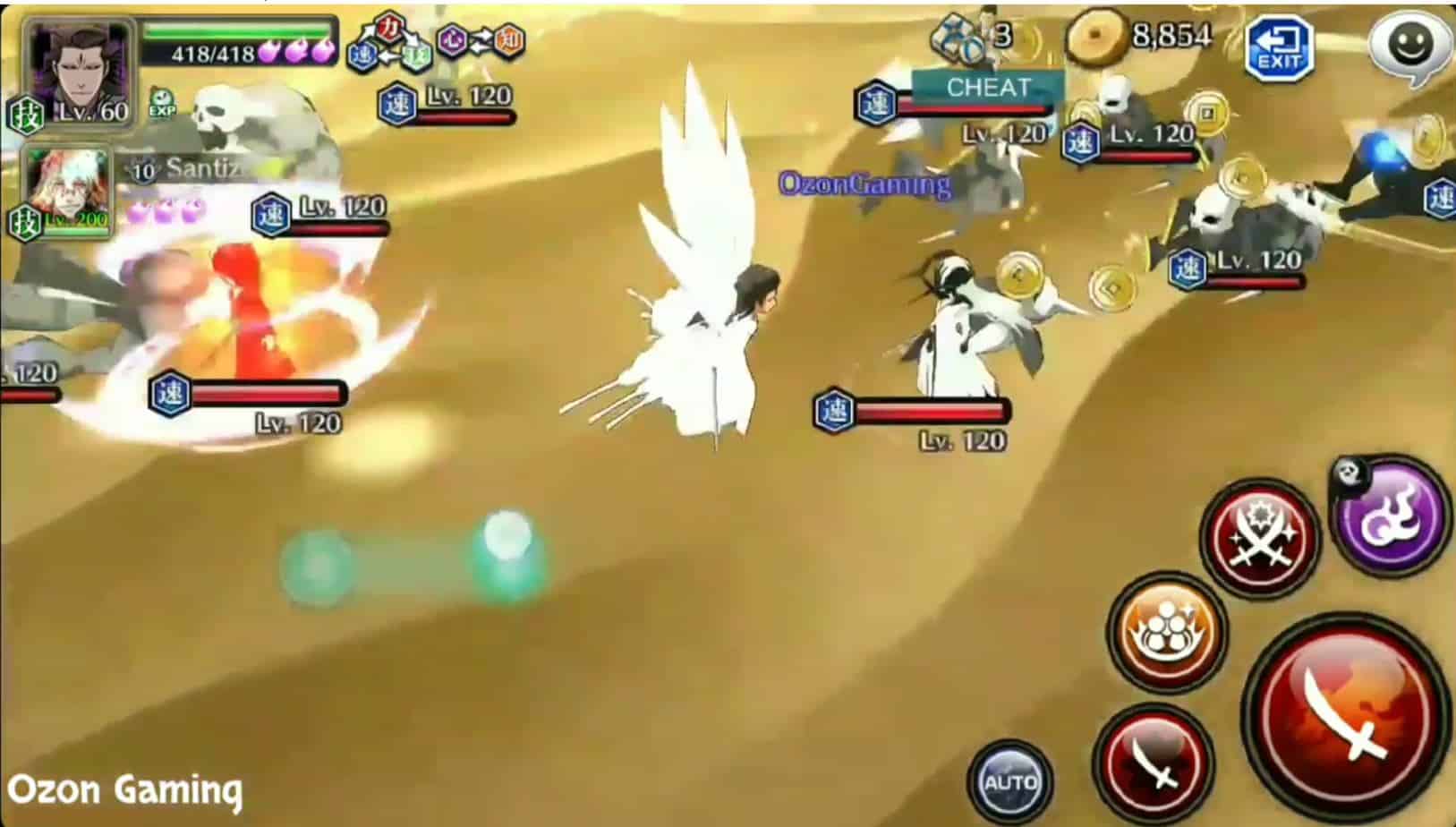
Task: Unleash the purple flame special move
Action: pos(1391,516)
